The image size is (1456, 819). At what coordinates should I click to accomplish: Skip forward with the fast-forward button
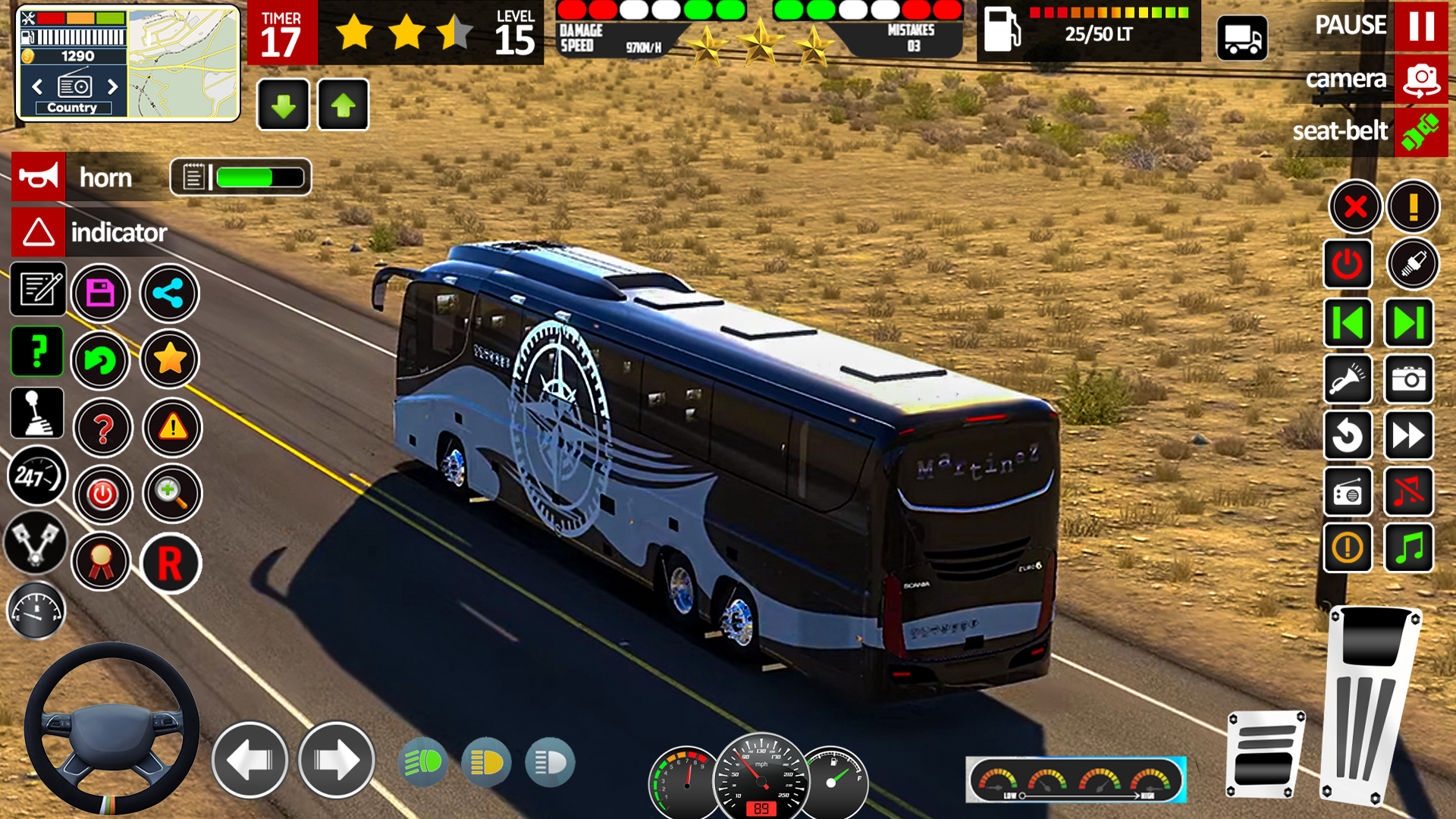pyautogui.click(x=1408, y=436)
